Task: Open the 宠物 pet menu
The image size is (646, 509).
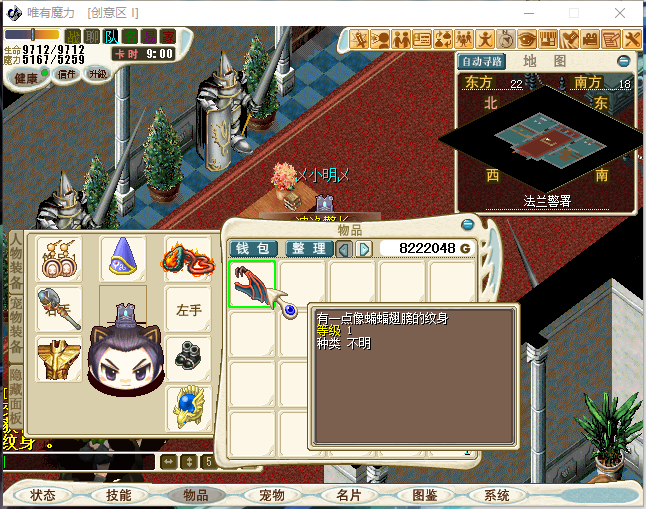Action: [272, 495]
